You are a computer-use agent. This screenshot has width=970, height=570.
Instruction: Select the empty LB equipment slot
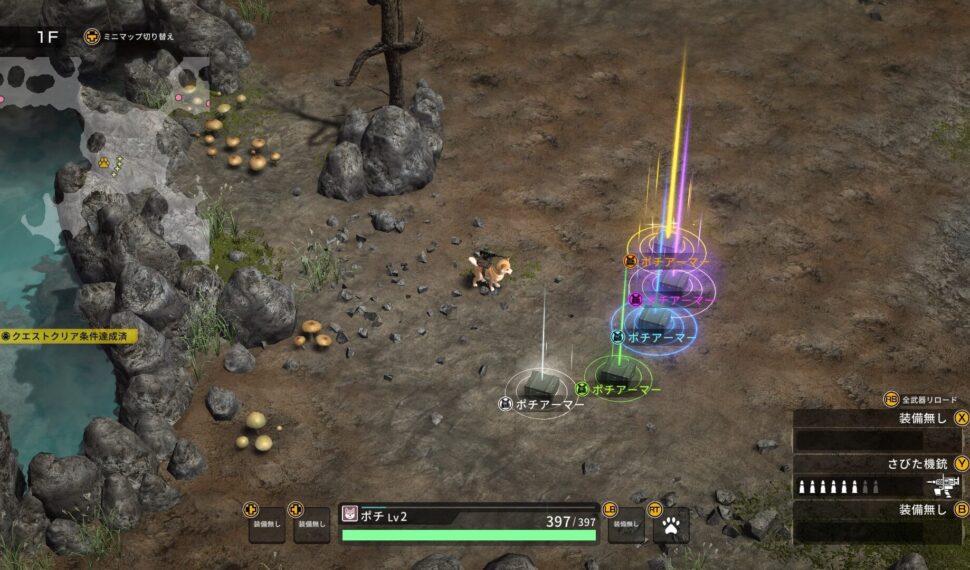(x=626, y=524)
